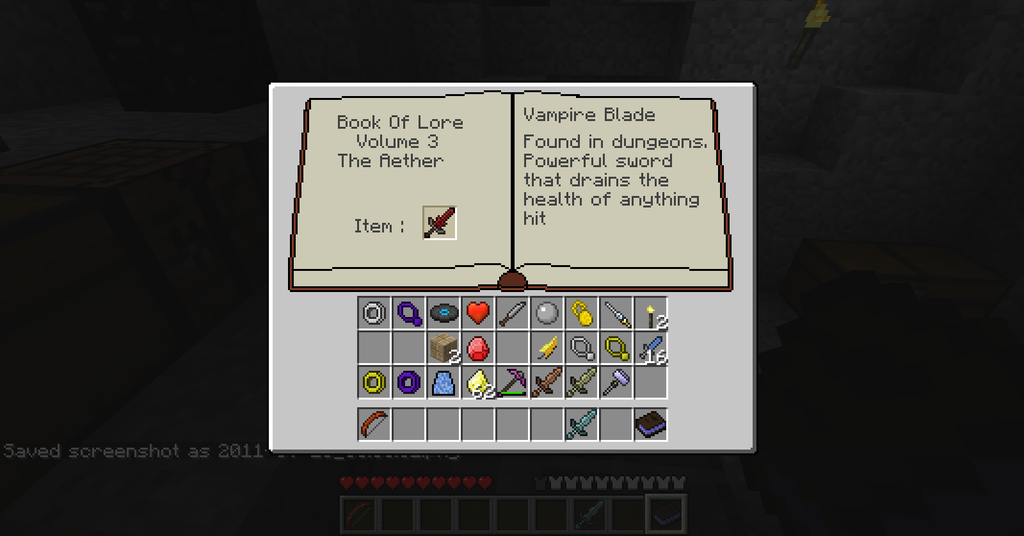Pick up the gold pendant
Screen dimensions: 1024x536
coord(616,348)
